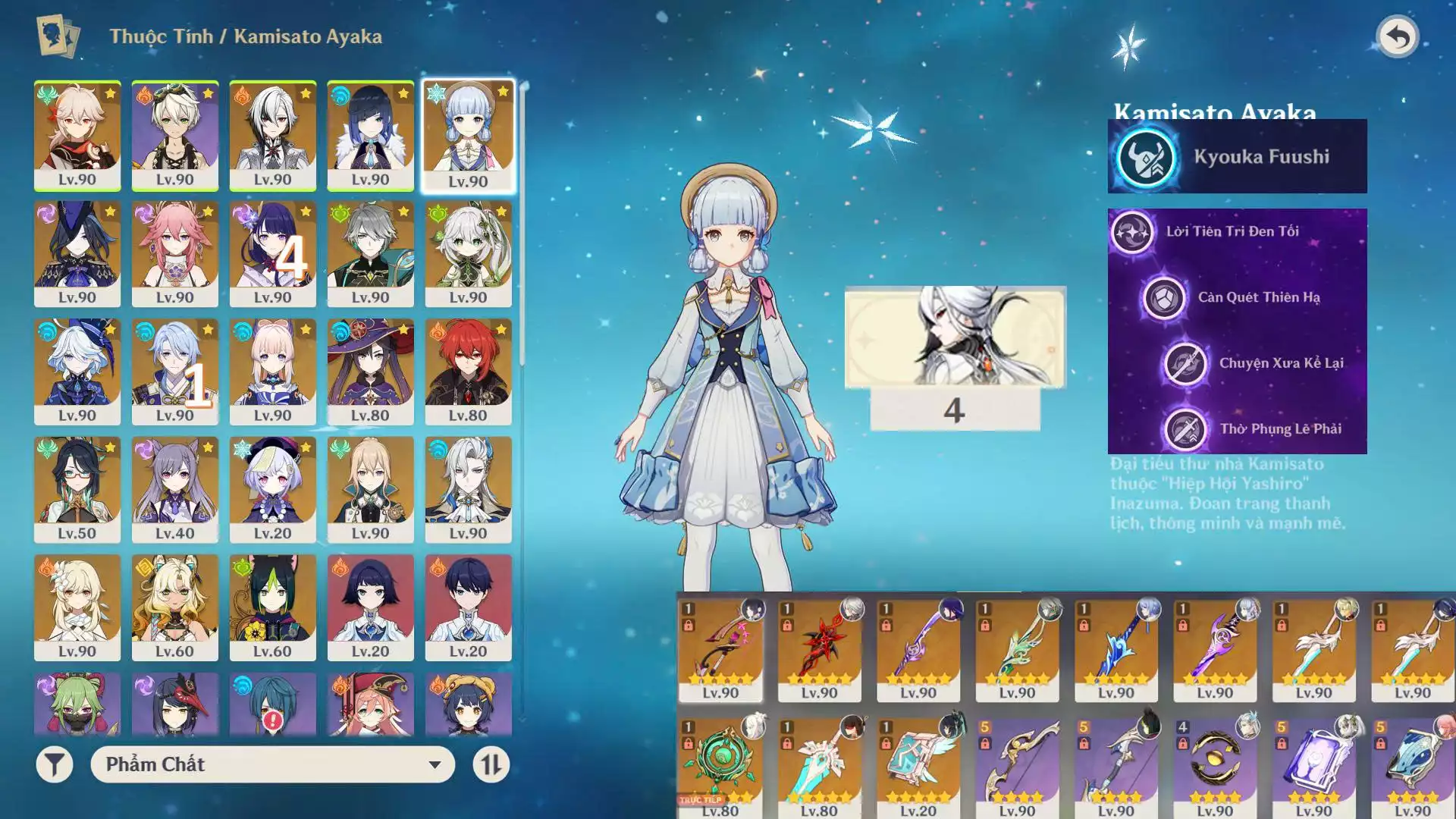Choose the Keqing Lv.40 character portrait
Viewport: 1456px width, 819px height.
point(174,489)
